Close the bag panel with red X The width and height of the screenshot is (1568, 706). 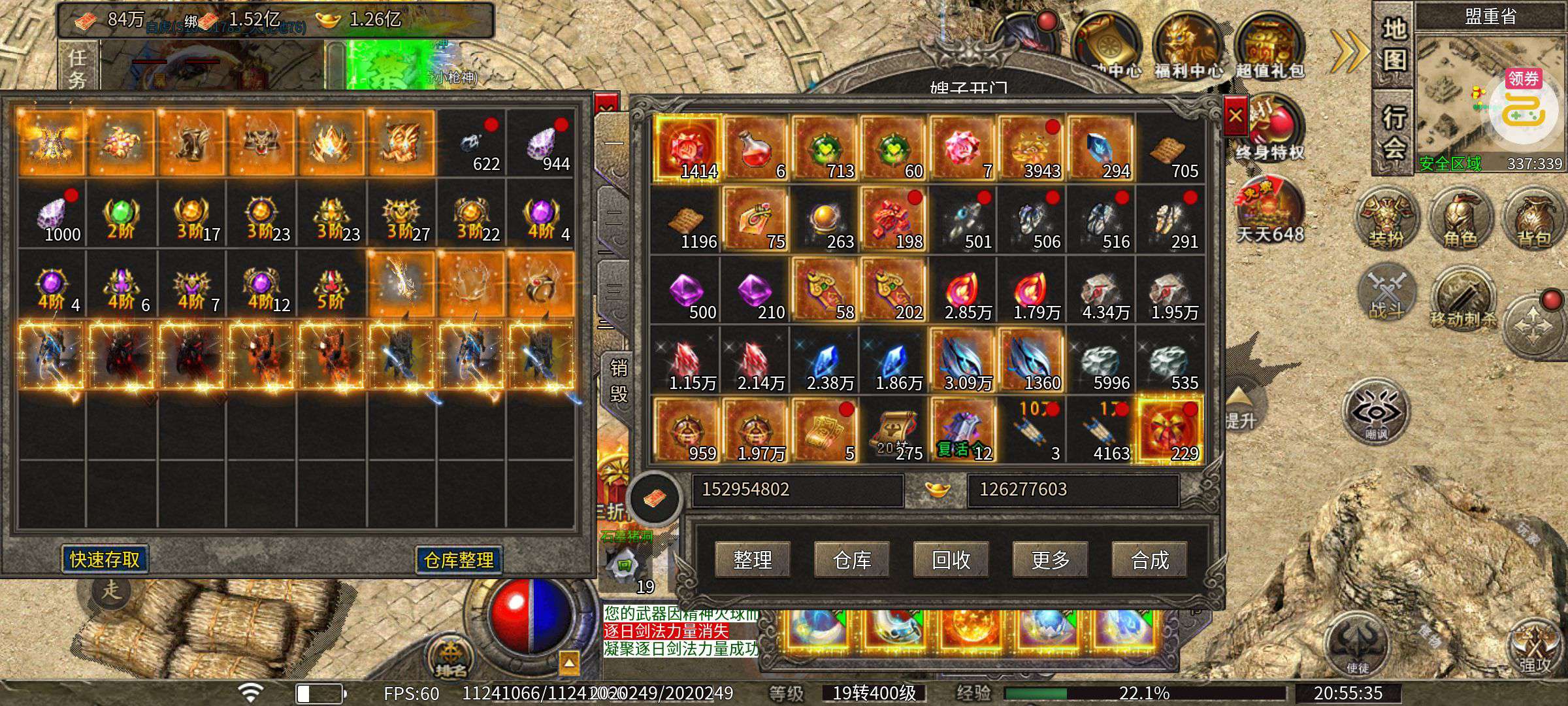click(x=1235, y=116)
